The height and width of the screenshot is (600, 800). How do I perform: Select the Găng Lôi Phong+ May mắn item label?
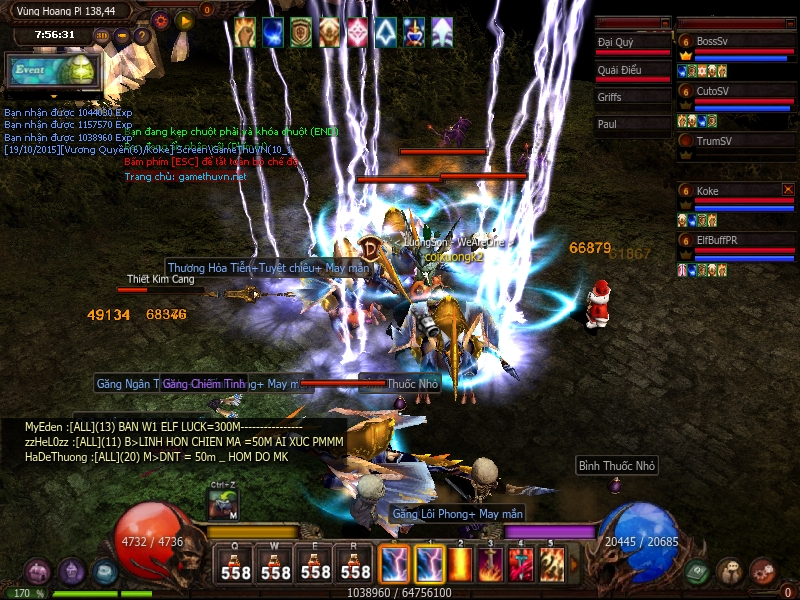point(457,514)
